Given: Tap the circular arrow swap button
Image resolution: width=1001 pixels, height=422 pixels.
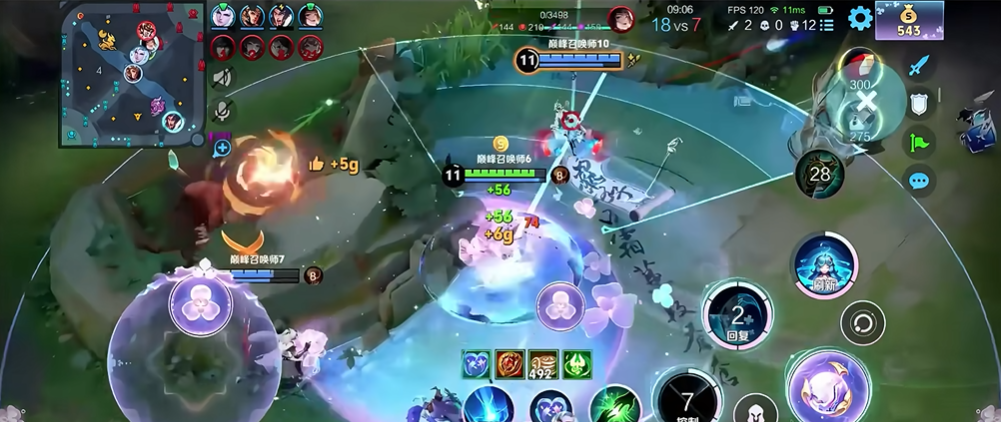Looking at the screenshot, I should [x=862, y=322].
